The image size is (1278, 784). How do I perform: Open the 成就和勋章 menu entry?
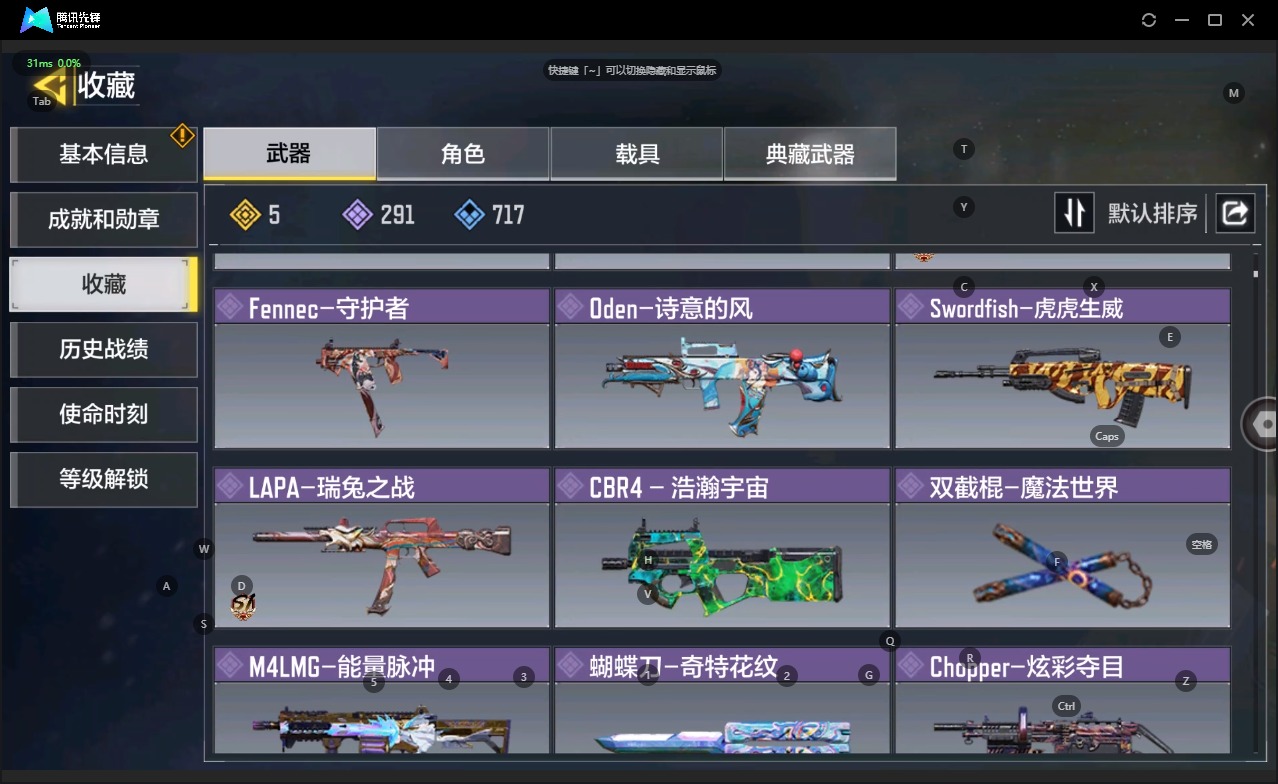click(x=103, y=219)
